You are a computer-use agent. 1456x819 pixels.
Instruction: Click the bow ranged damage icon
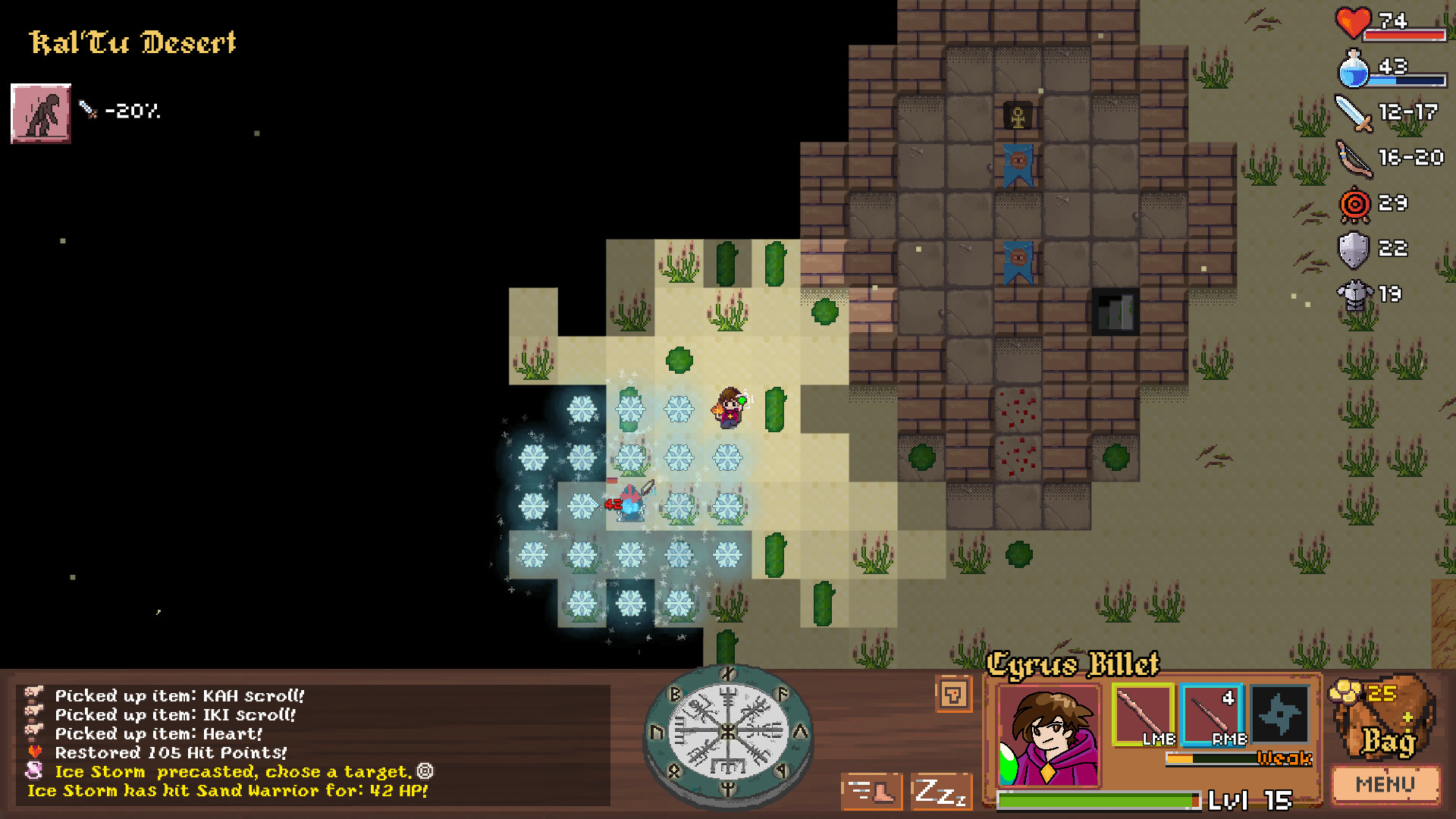(x=1356, y=159)
